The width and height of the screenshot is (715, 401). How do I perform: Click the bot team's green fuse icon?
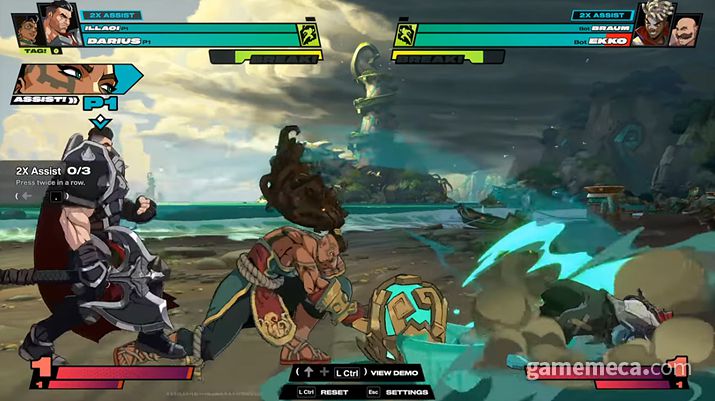click(x=404, y=35)
